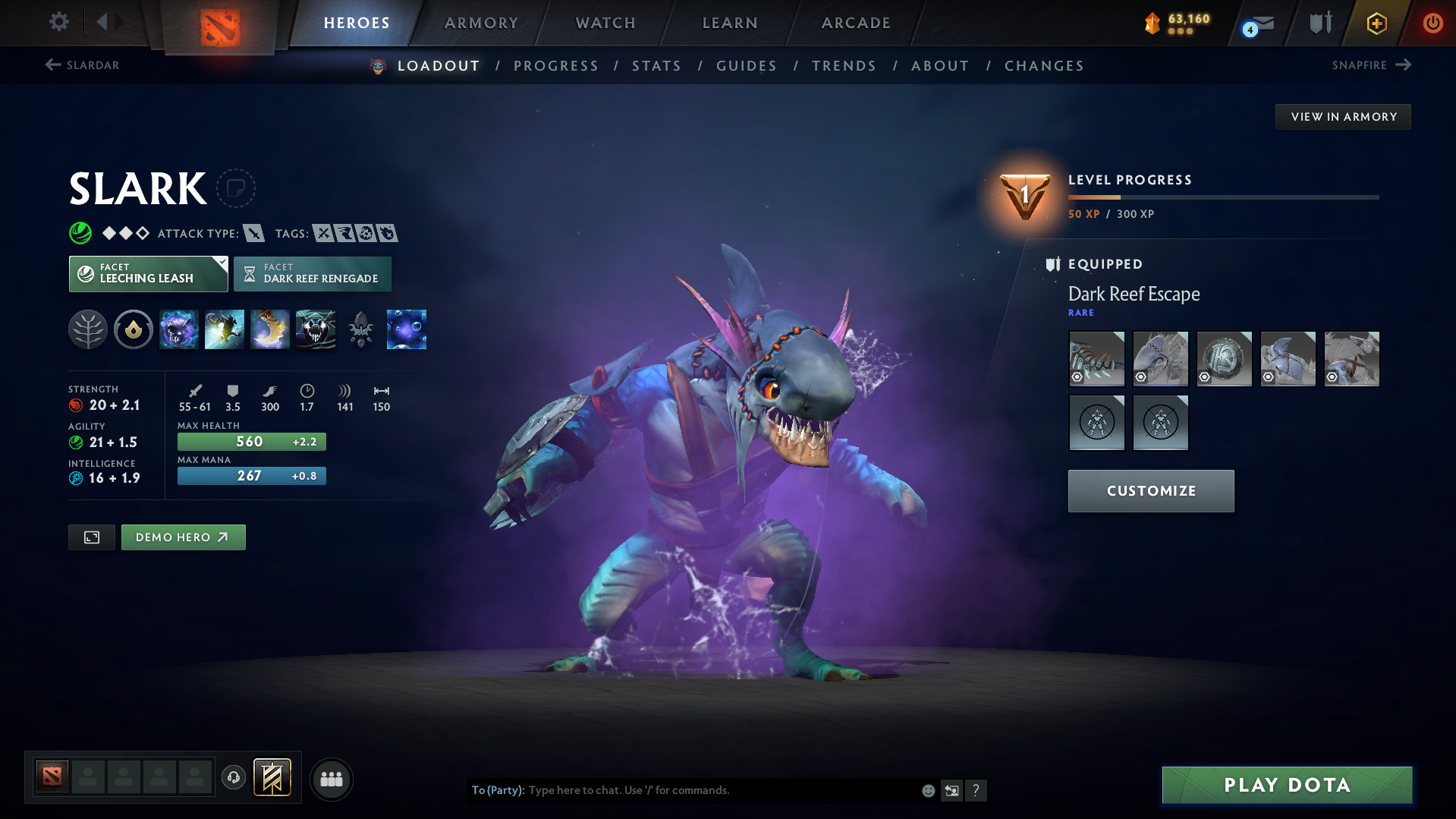Image resolution: width=1456 pixels, height=819 pixels.
Task: Toggle the portrait view icon below stats
Action: [91, 537]
